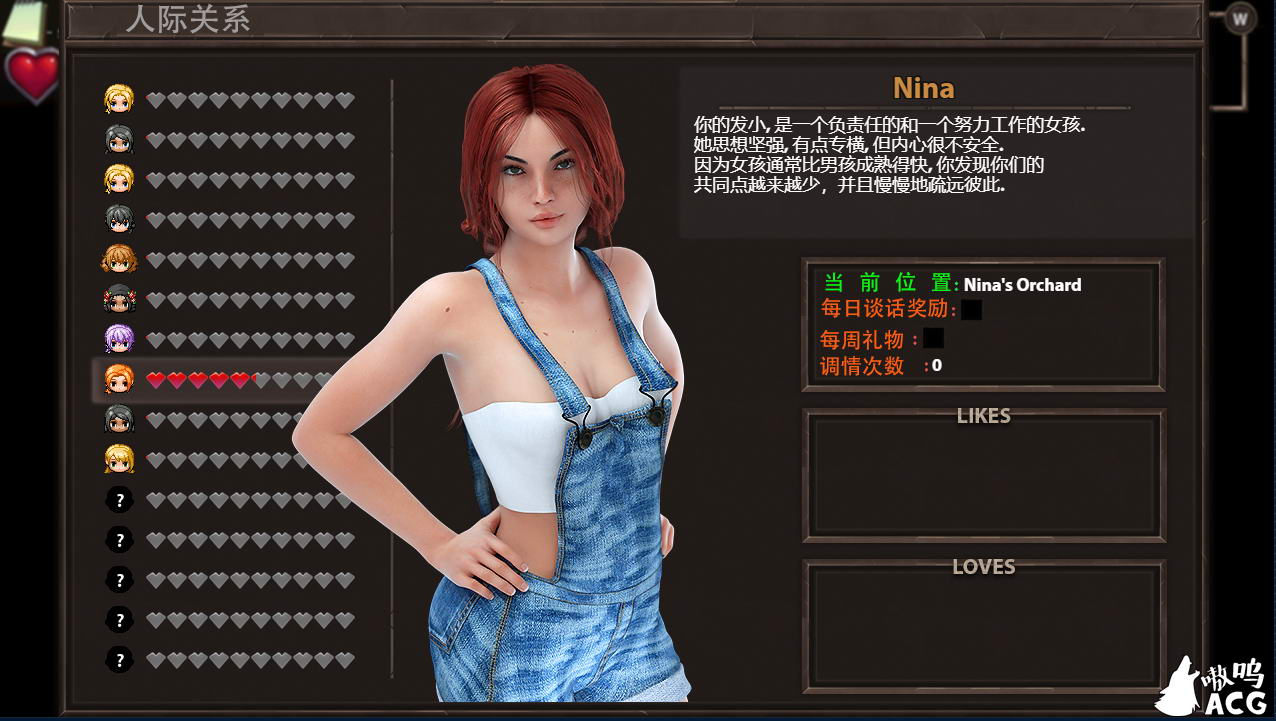This screenshot has height=721, width=1276.
Task: Select the purple-haired character row
Action: tap(119, 340)
